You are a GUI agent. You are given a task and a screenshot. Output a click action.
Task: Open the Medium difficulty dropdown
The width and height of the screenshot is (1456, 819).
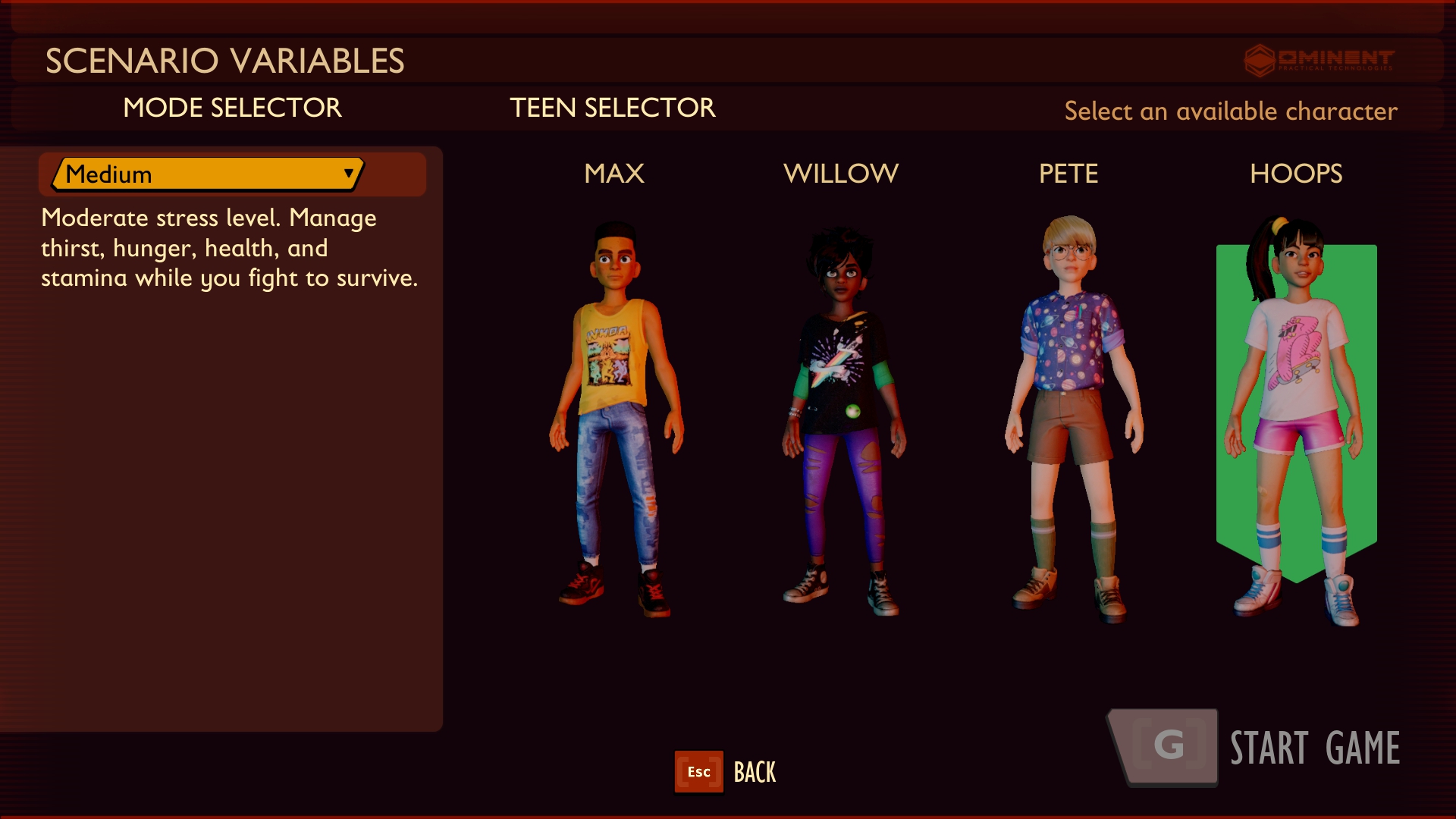pyautogui.click(x=207, y=174)
